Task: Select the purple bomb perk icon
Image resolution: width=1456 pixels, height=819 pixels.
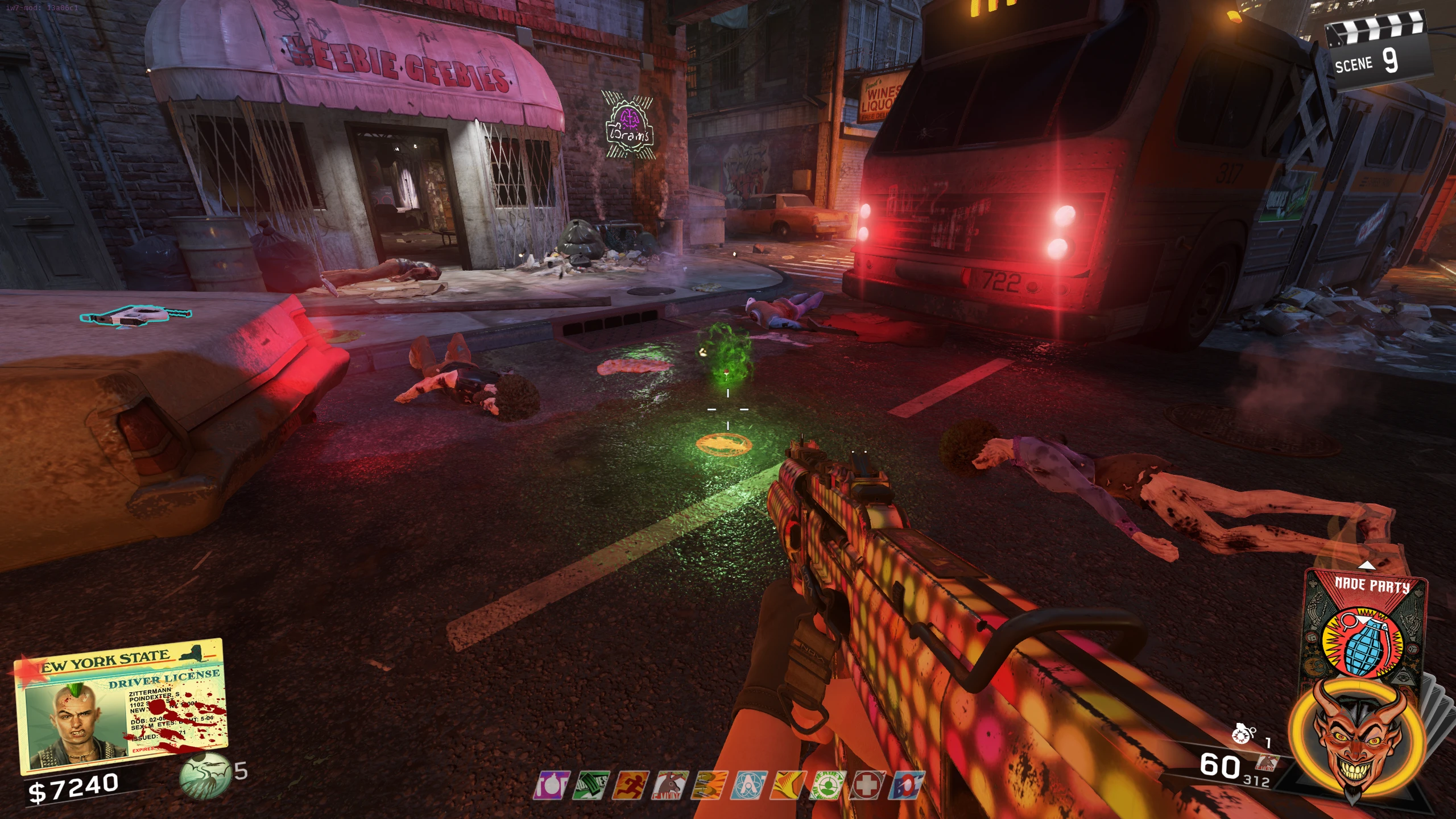Action: tap(551, 785)
